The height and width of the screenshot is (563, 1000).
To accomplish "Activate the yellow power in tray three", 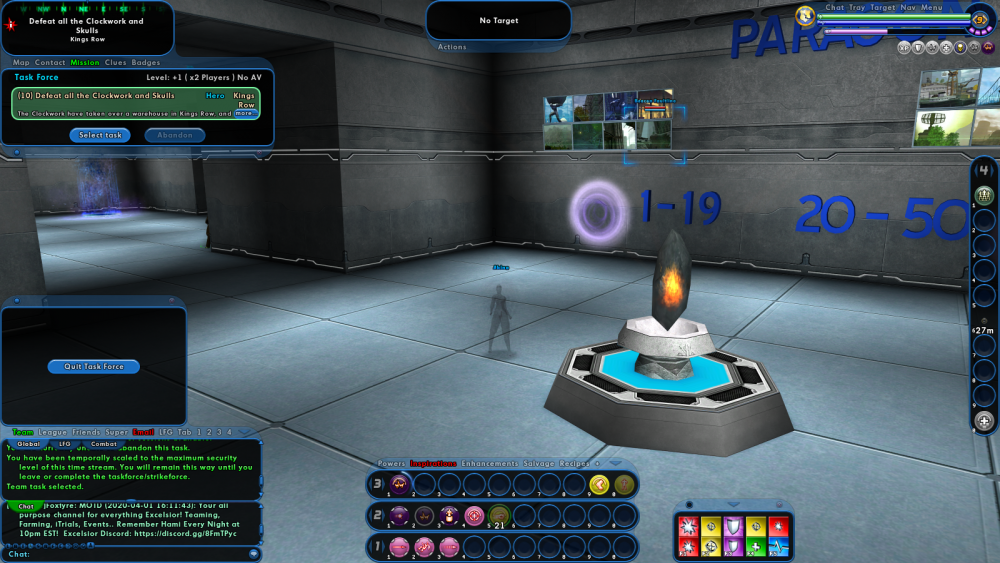I will point(599,486).
